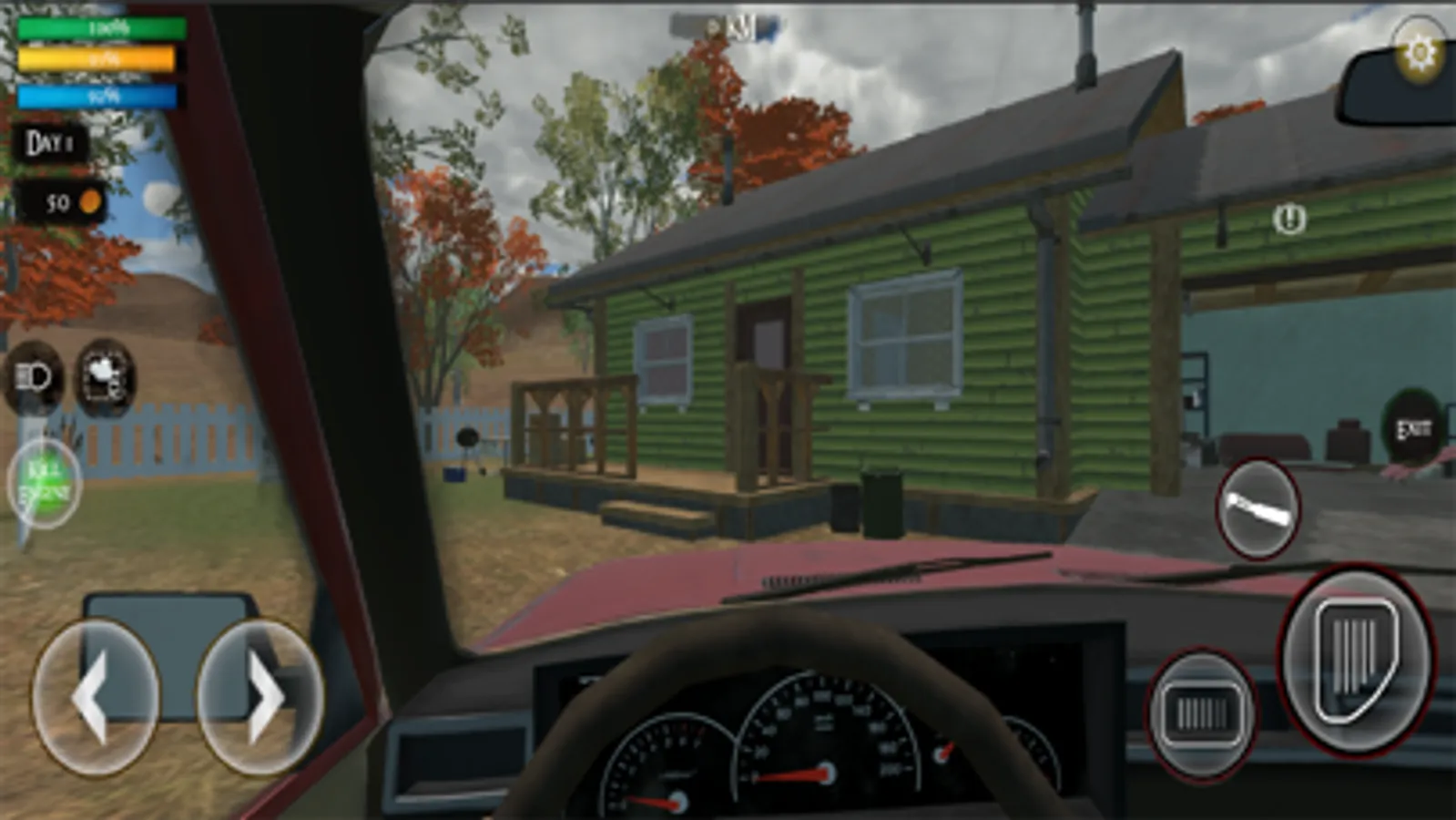Expand the money counter display

point(60,201)
